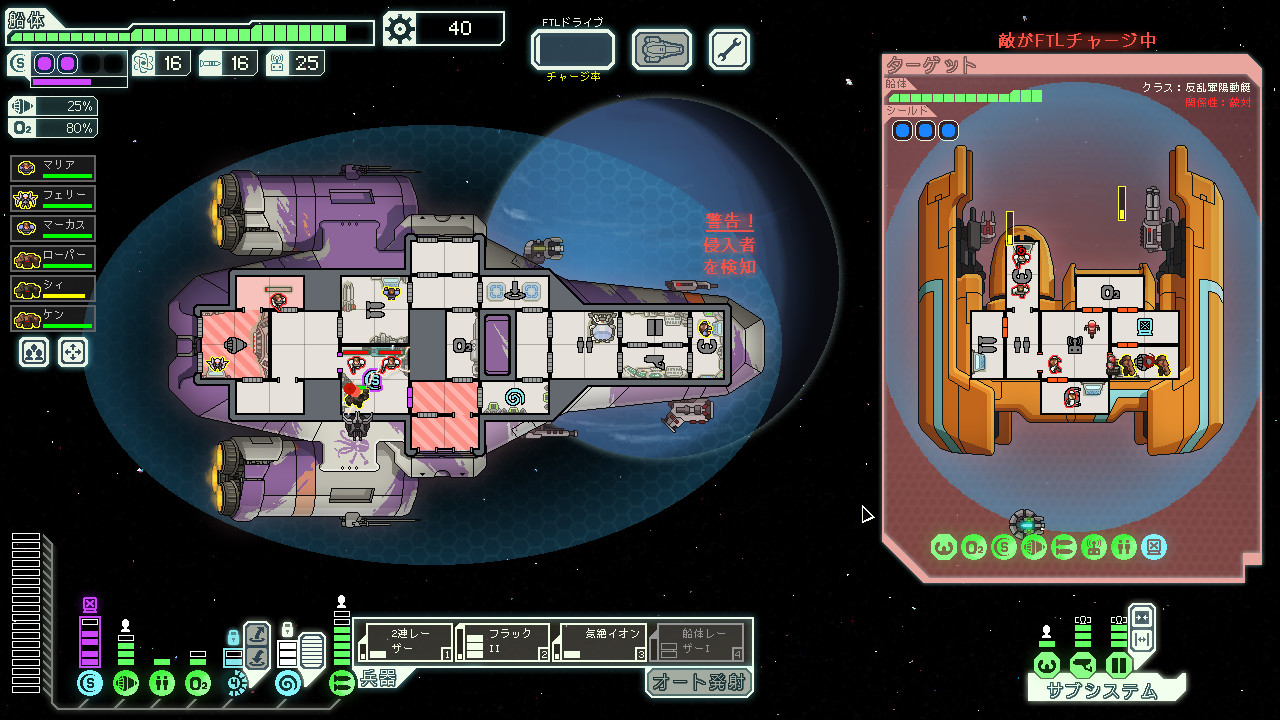Select the Doors subsystem pause-style icon
1280x720 pixels.
pos(1118,664)
